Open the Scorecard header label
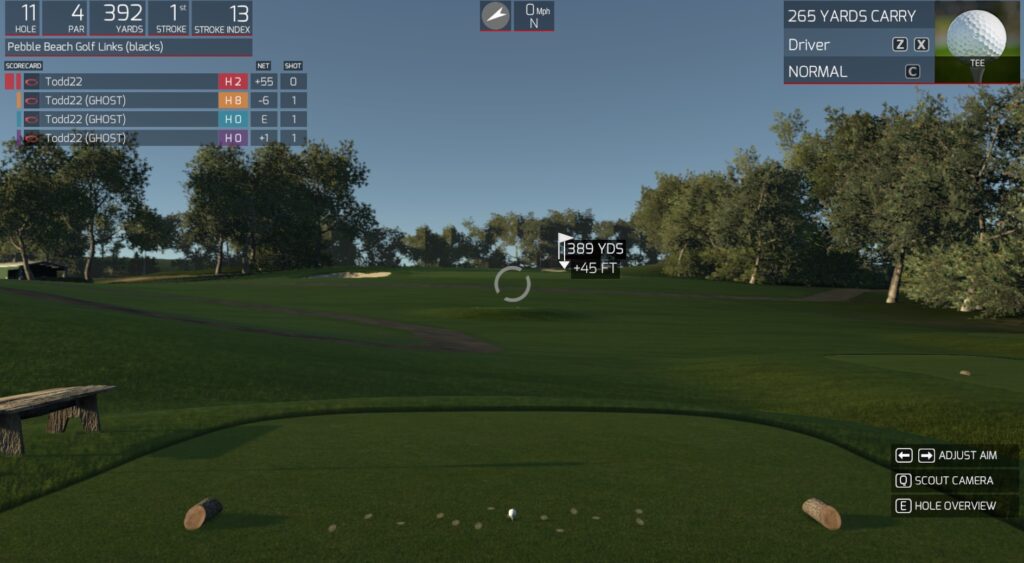 [x=24, y=66]
